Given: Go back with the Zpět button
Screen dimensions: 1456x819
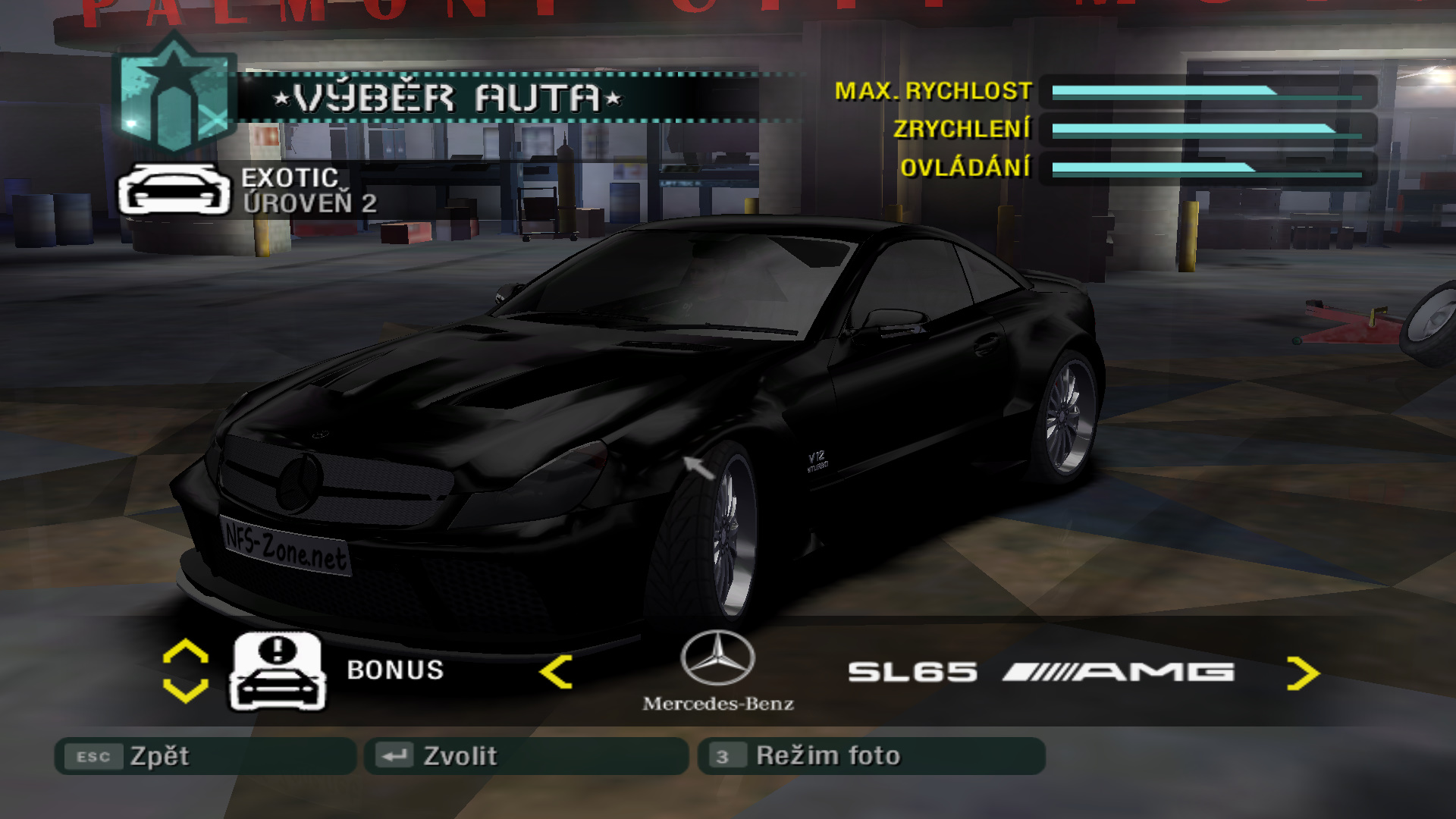Looking at the screenshot, I should [205, 756].
